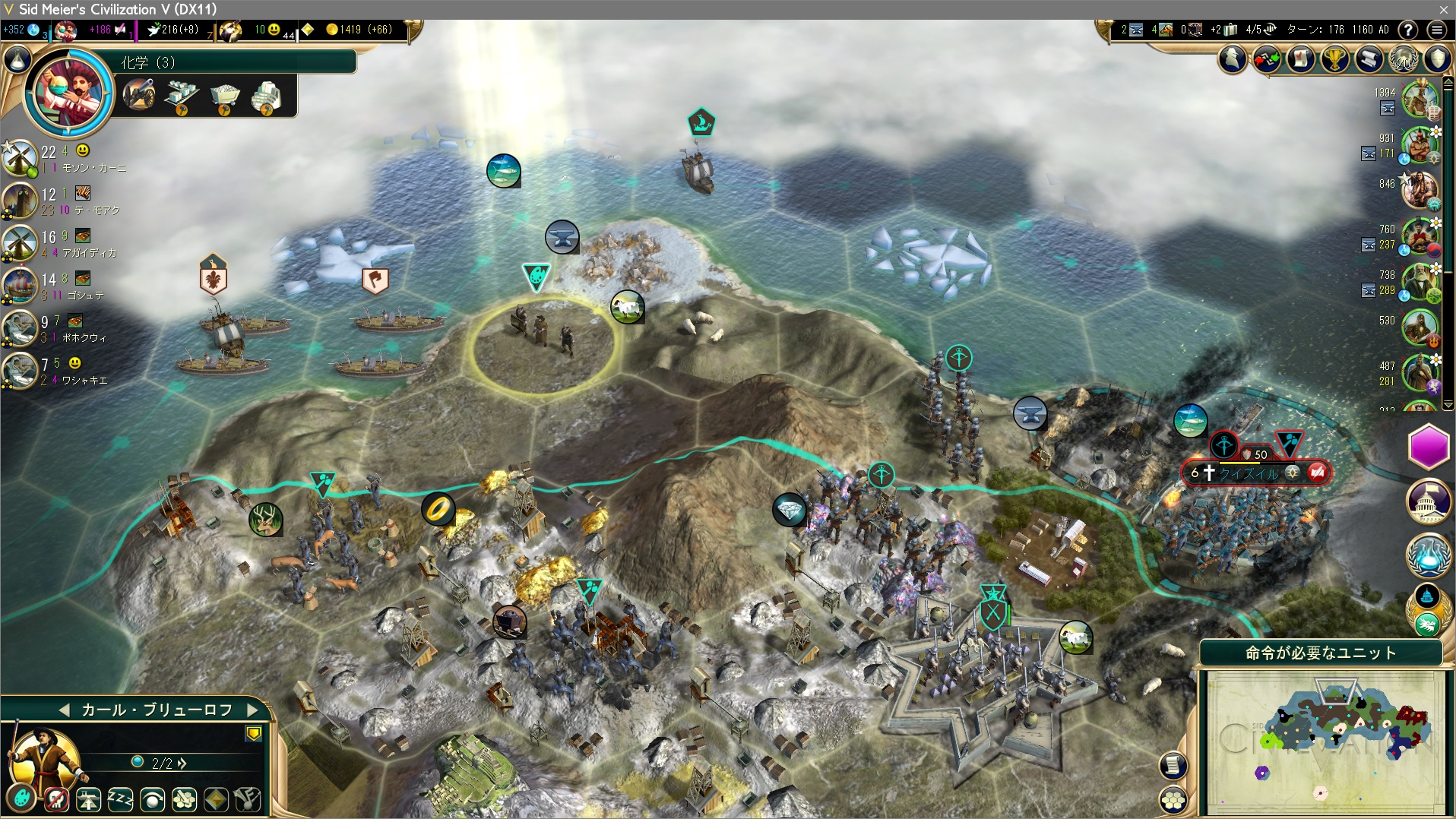Click 命令が必要なユニット next-unit button
The height and width of the screenshot is (819, 1456).
(1320, 653)
